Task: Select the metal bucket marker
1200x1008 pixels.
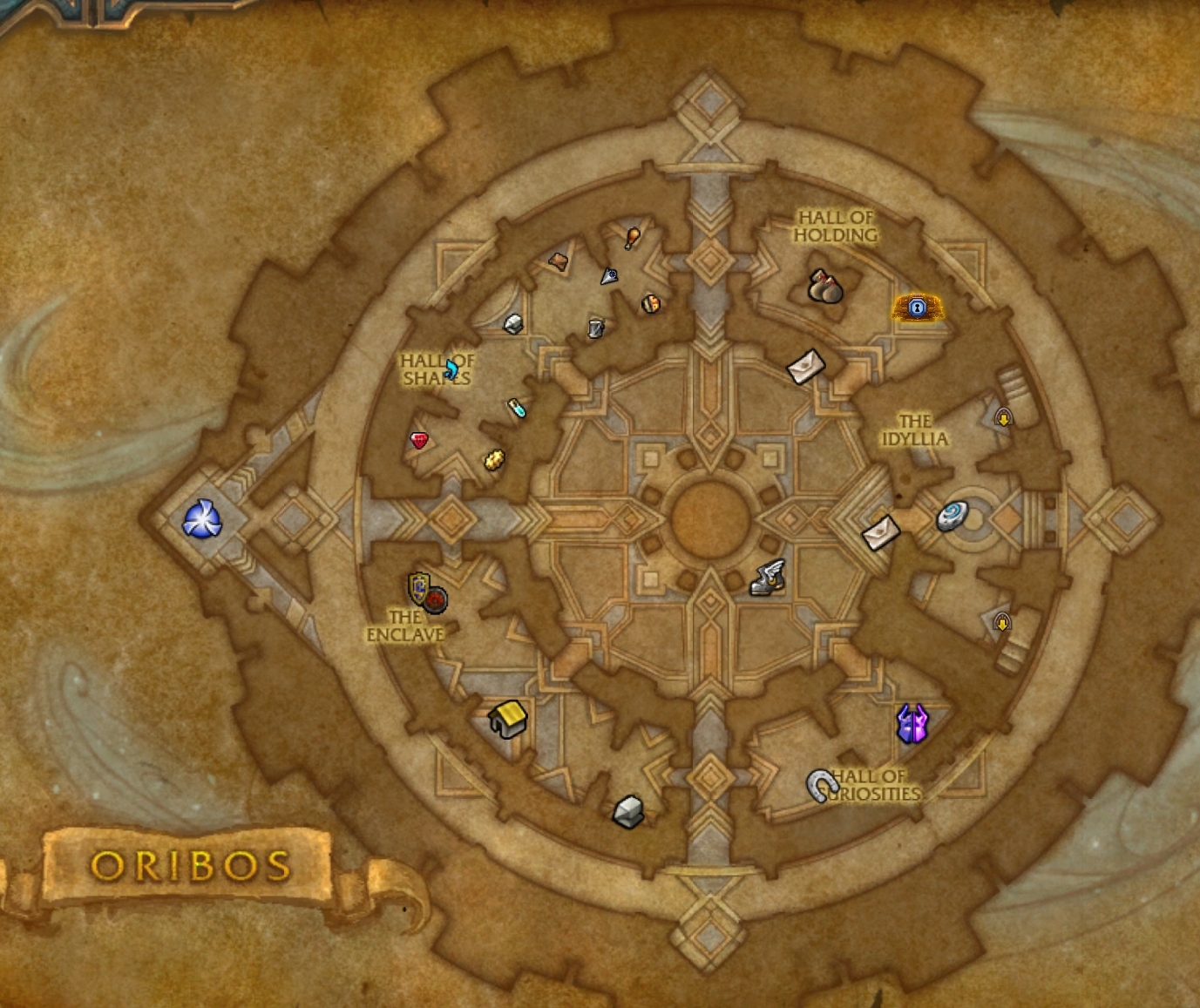Action: pos(595,328)
